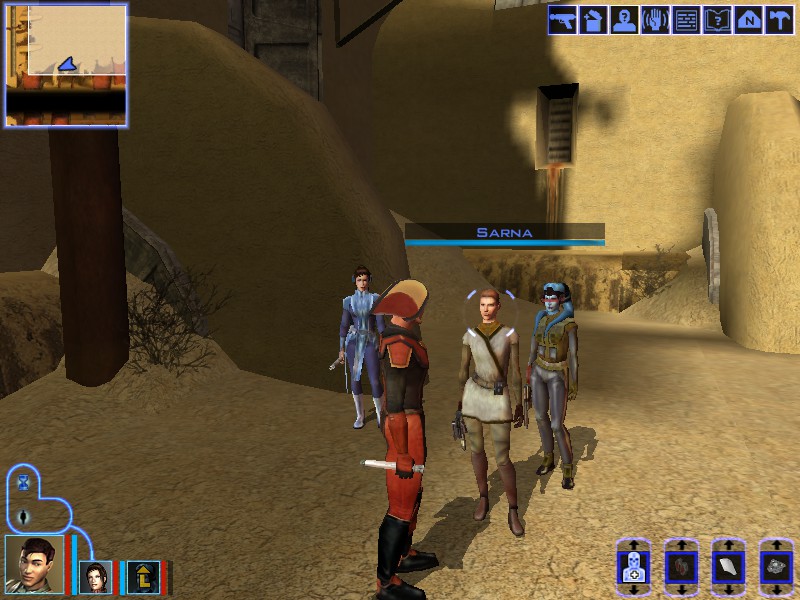Cycle the medpac slot to the next item up
The height and width of the screenshot is (600, 800).
[633, 546]
